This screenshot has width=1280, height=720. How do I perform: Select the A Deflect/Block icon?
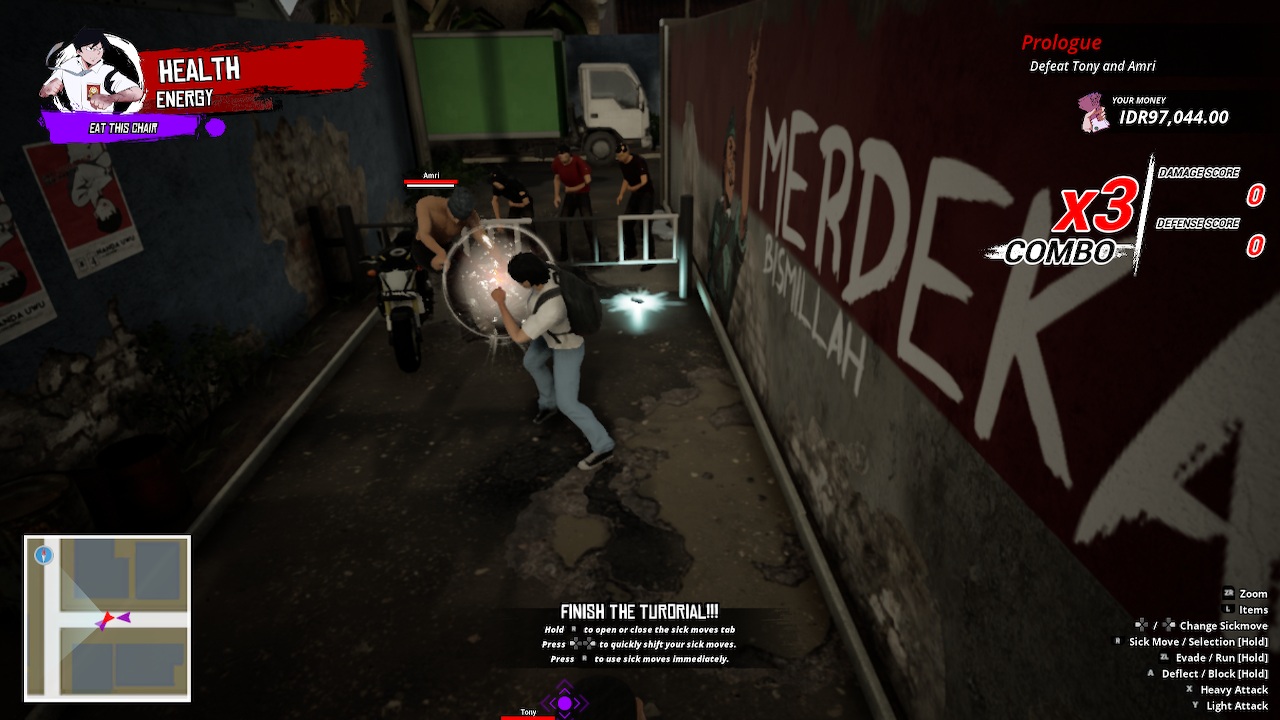[1150, 673]
